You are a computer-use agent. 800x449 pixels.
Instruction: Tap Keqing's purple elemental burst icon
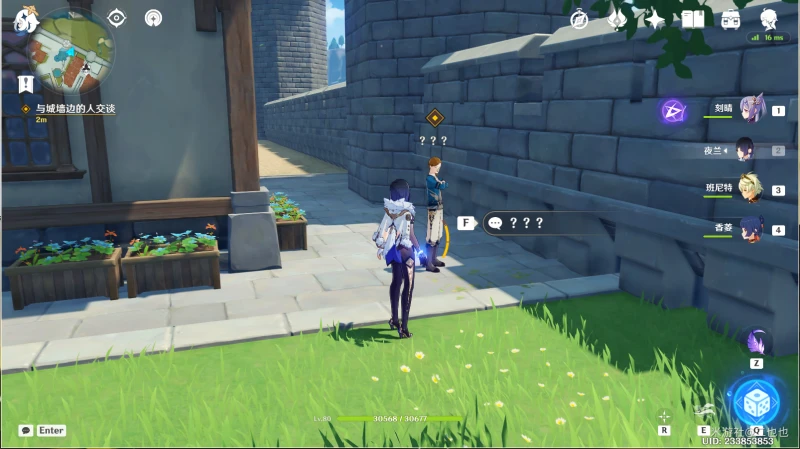pyautogui.click(x=673, y=111)
